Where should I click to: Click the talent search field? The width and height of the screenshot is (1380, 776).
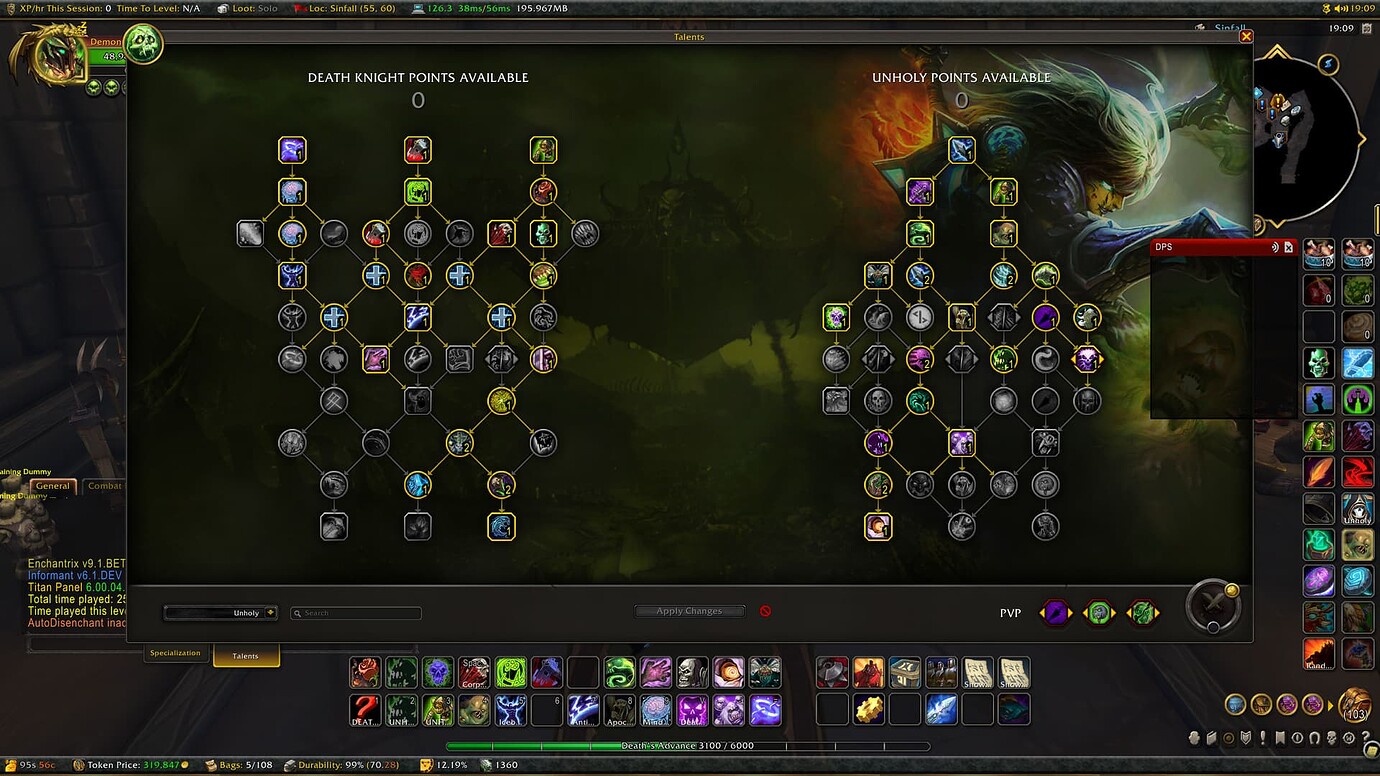[x=356, y=613]
